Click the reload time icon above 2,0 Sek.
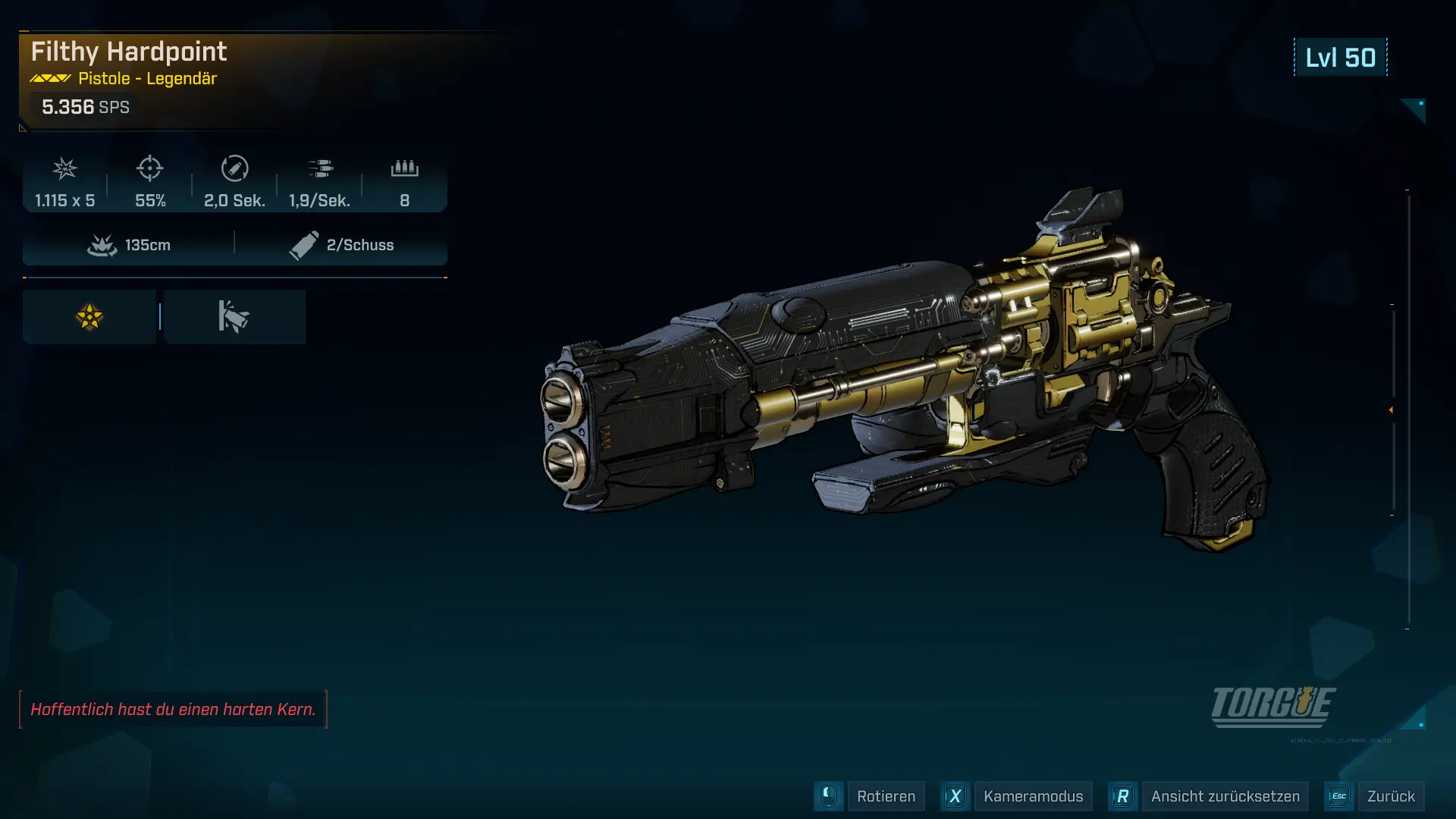 click(235, 169)
